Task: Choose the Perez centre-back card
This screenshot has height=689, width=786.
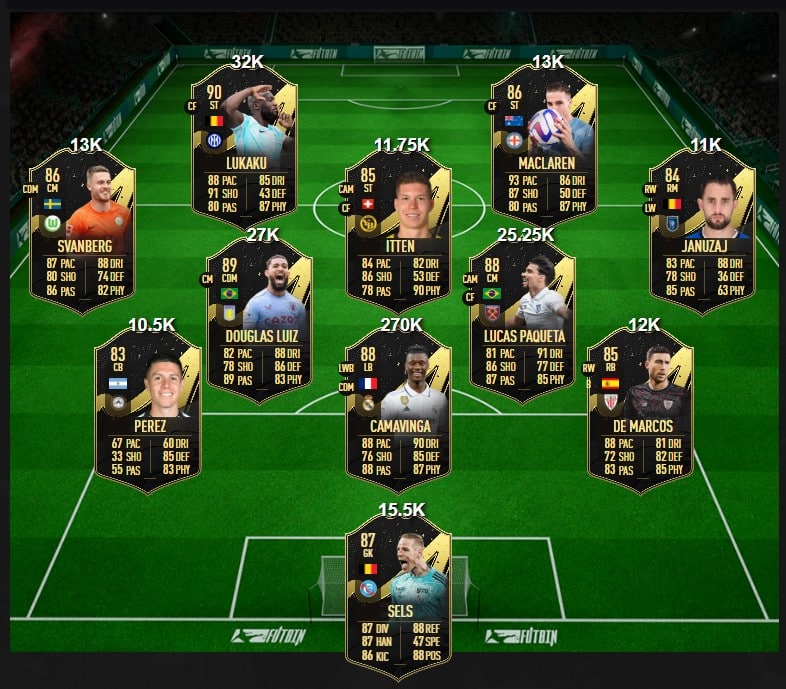Action: click(x=147, y=410)
